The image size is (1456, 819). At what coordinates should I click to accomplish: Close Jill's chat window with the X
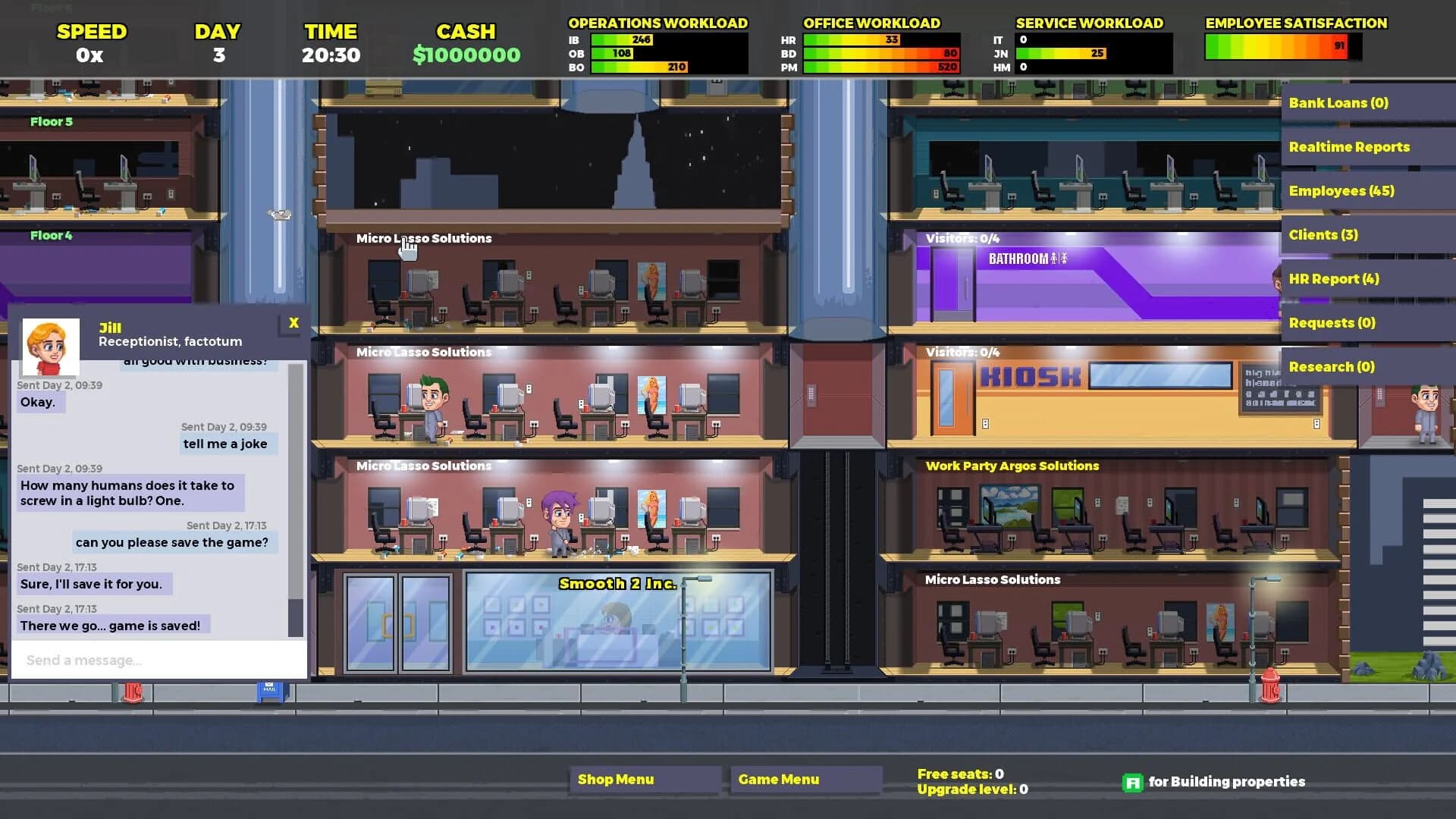293,322
